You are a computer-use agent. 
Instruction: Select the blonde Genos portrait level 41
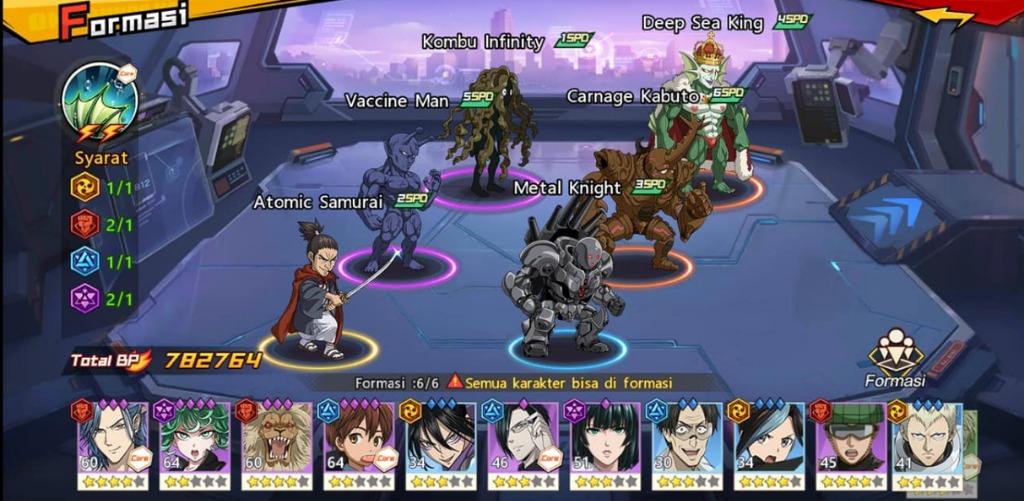929,440
